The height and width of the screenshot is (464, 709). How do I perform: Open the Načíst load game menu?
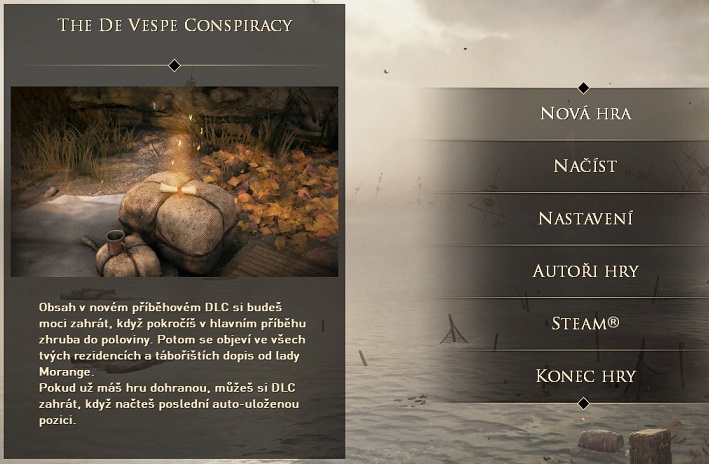(585, 166)
